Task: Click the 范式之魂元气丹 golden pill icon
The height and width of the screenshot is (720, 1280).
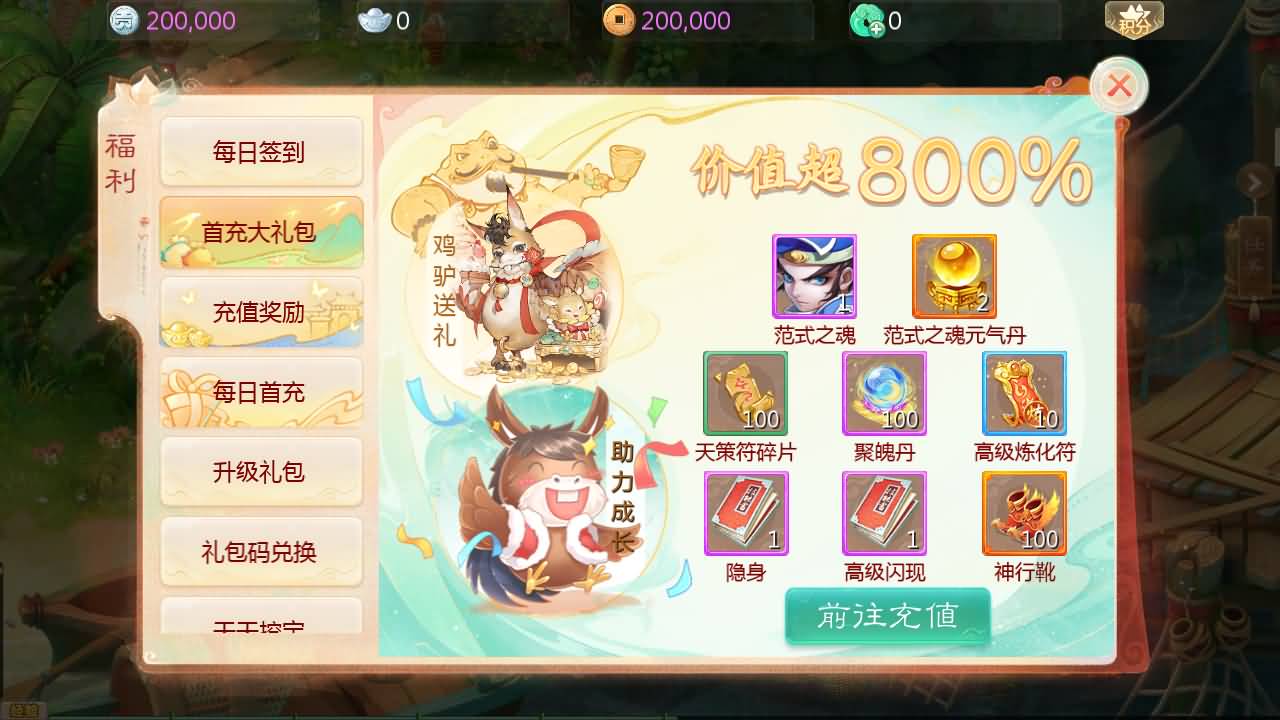Action: tap(954, 277)
